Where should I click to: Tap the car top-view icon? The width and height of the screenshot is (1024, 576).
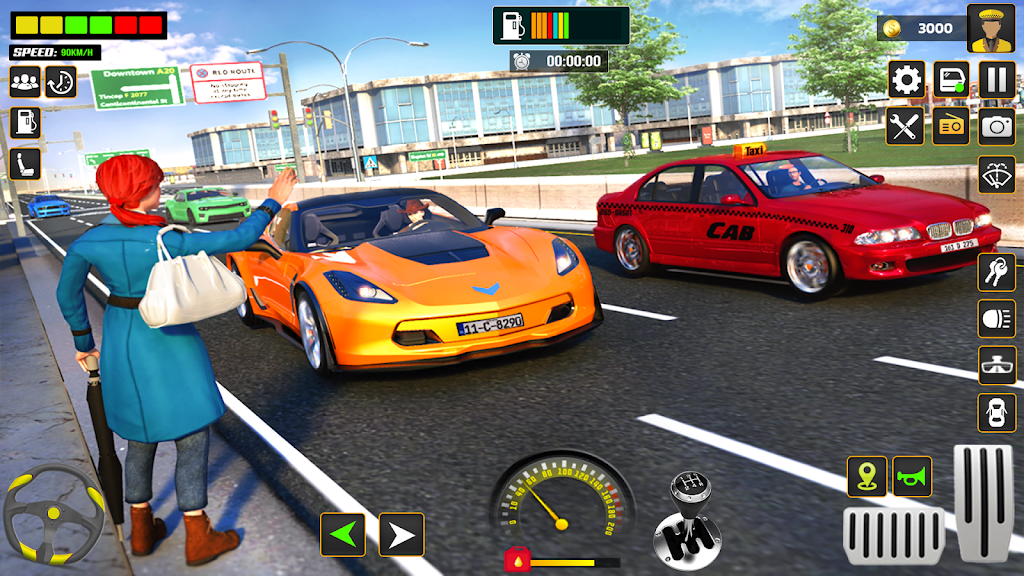(x=997, y=412)
